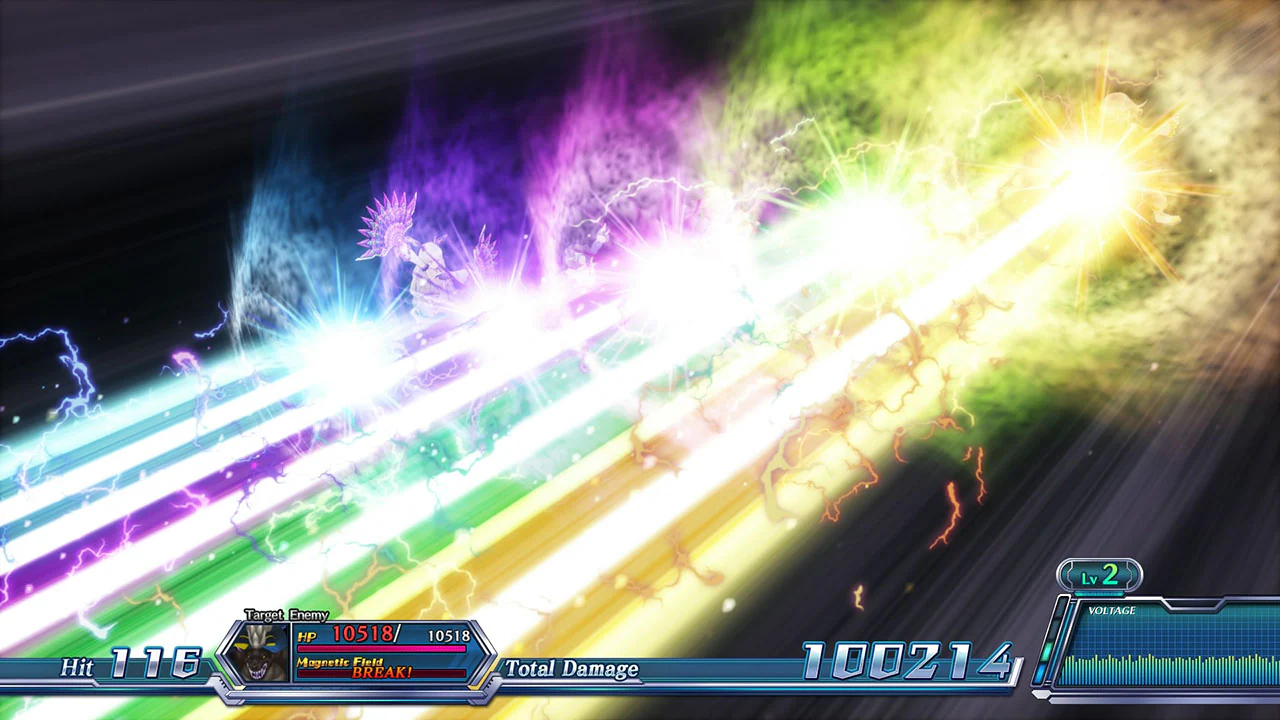Click the pink HP bar

click(x=382, y=648)
